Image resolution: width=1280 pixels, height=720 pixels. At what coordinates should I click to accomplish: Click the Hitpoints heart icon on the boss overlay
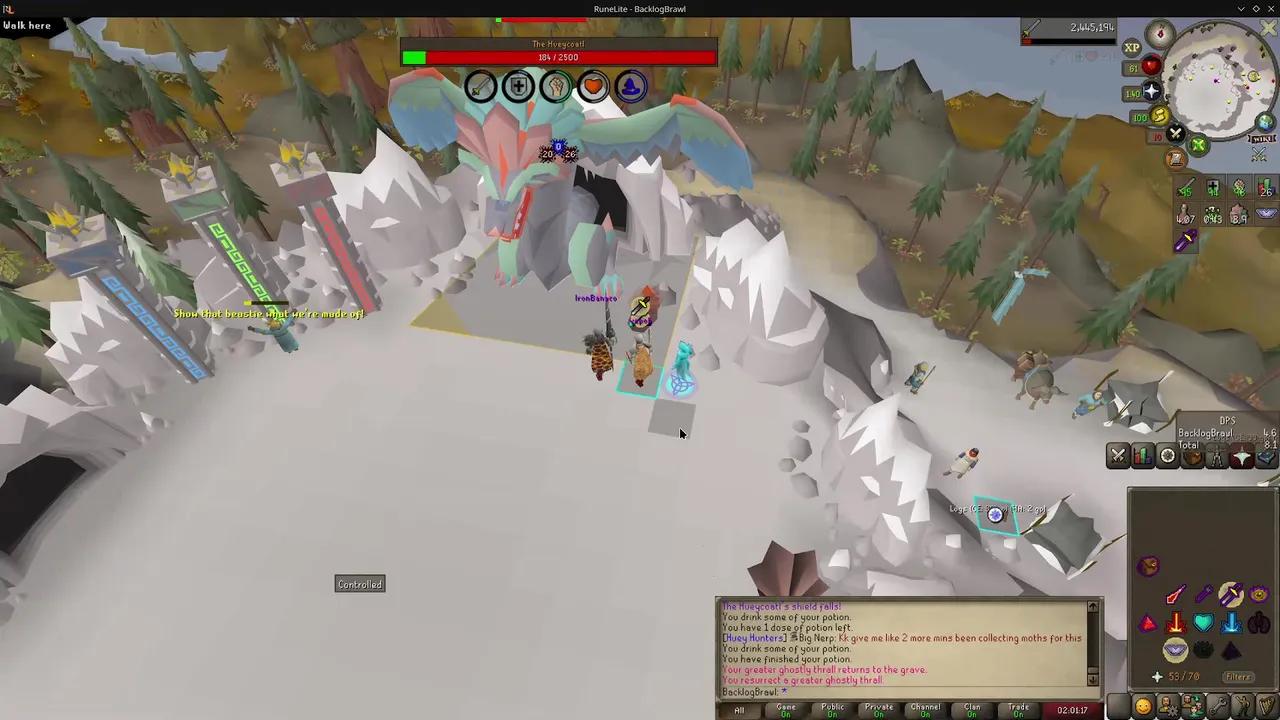[x=593, y=87]
